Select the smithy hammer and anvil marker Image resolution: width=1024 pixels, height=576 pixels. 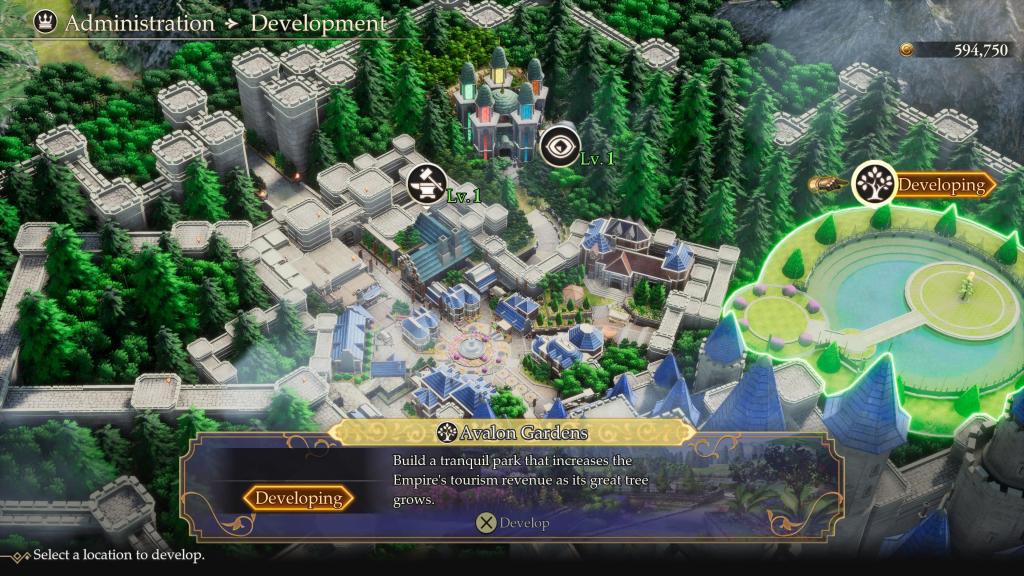pos(426,184)
